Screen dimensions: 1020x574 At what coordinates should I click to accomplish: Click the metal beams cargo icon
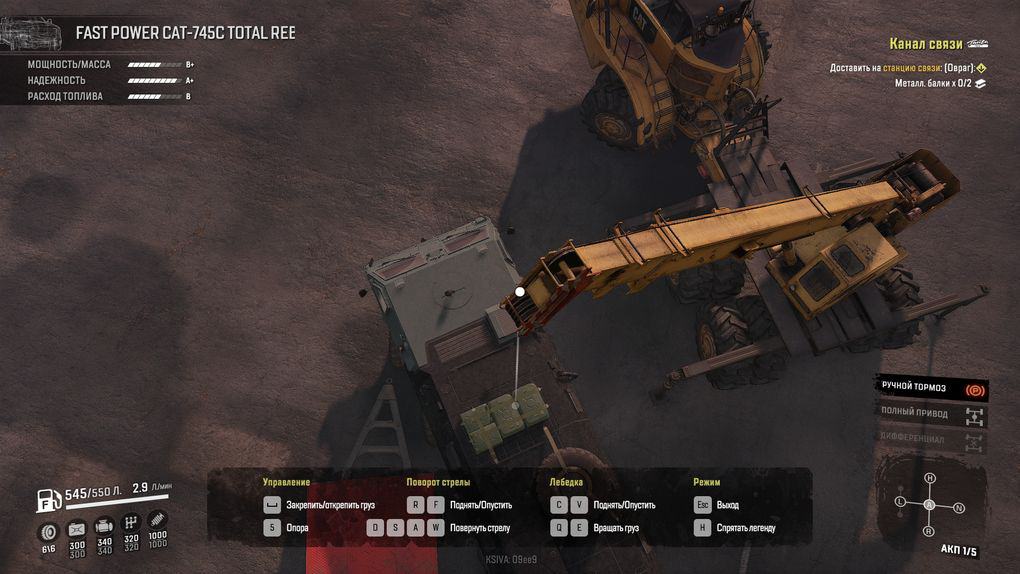[981, 83]
